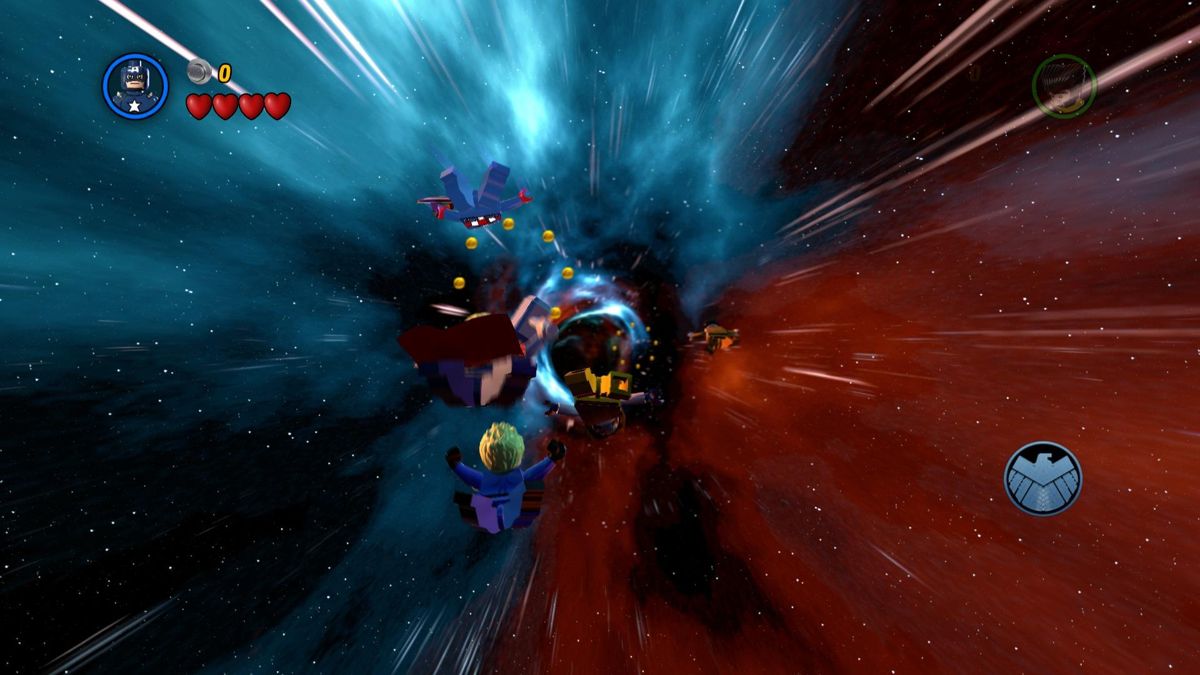Select the faded second-player portrait
Screen dimensions: 1200x675
[1064, 86]
